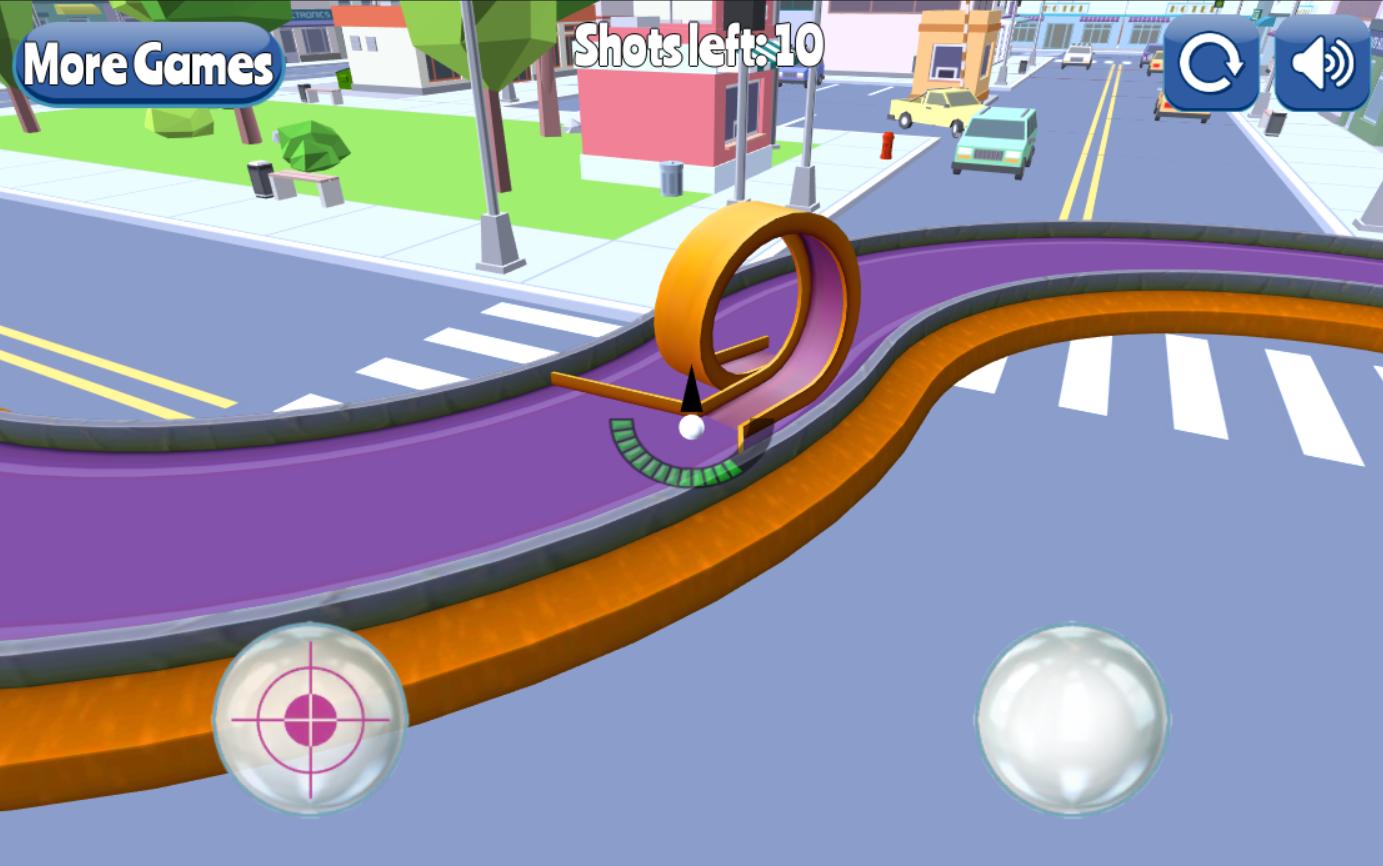Select the golf ball on the course

point(690,428)
